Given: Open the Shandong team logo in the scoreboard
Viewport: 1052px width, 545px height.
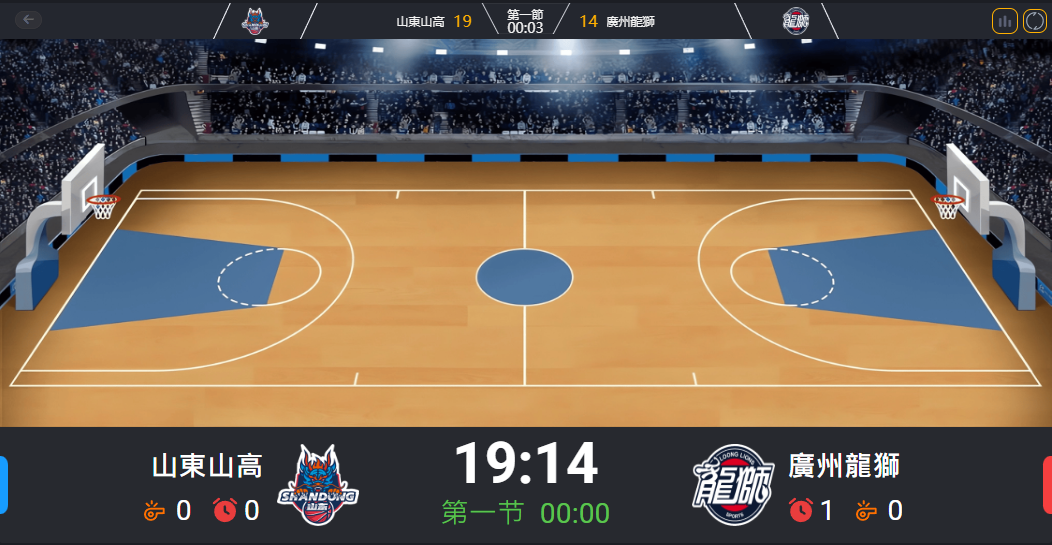Looking at the screenshot, I should [x=317, y=485].
